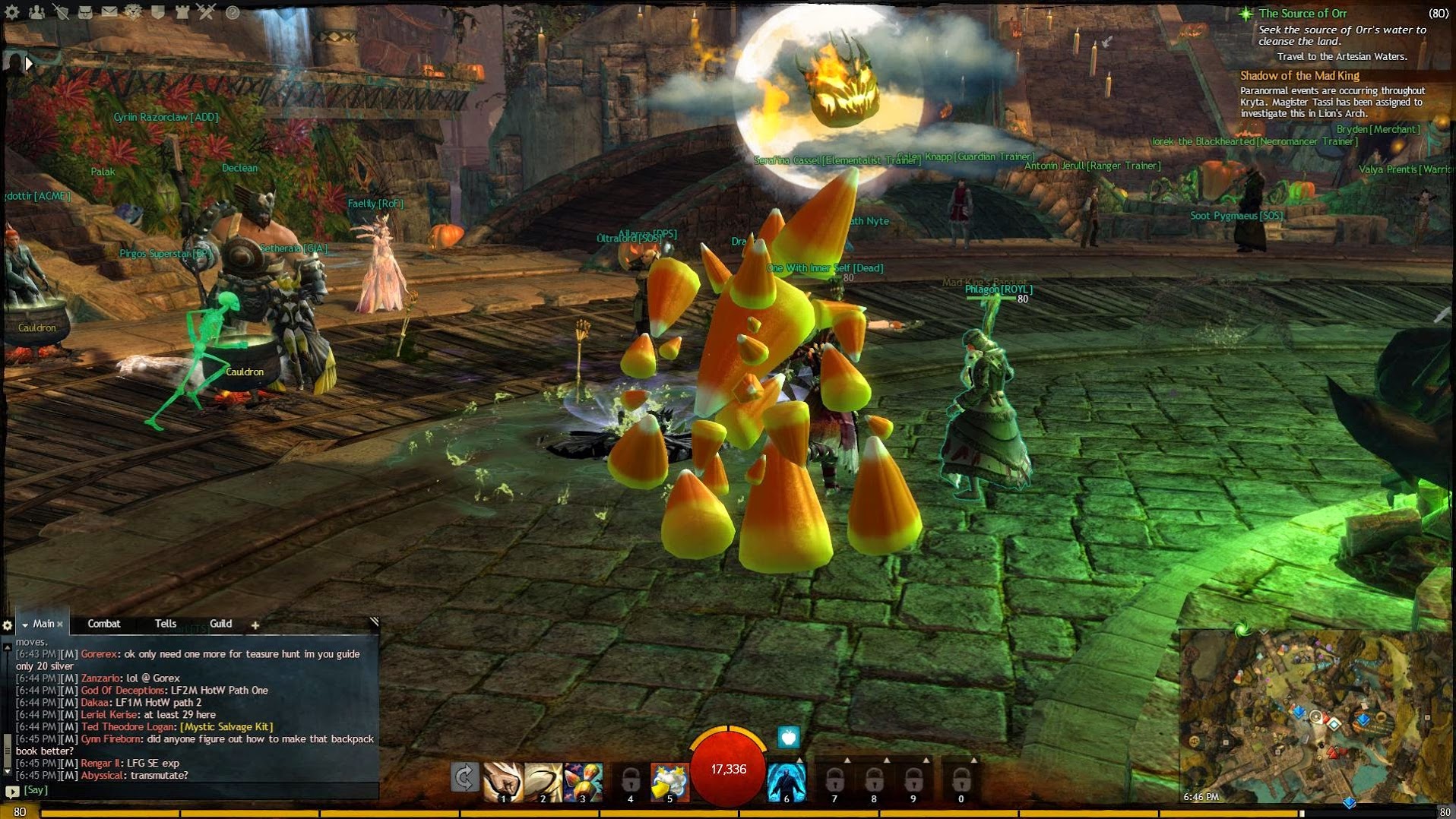
Task: Activate the cloud and stars skill in slot 5
Action: (669, 782)
